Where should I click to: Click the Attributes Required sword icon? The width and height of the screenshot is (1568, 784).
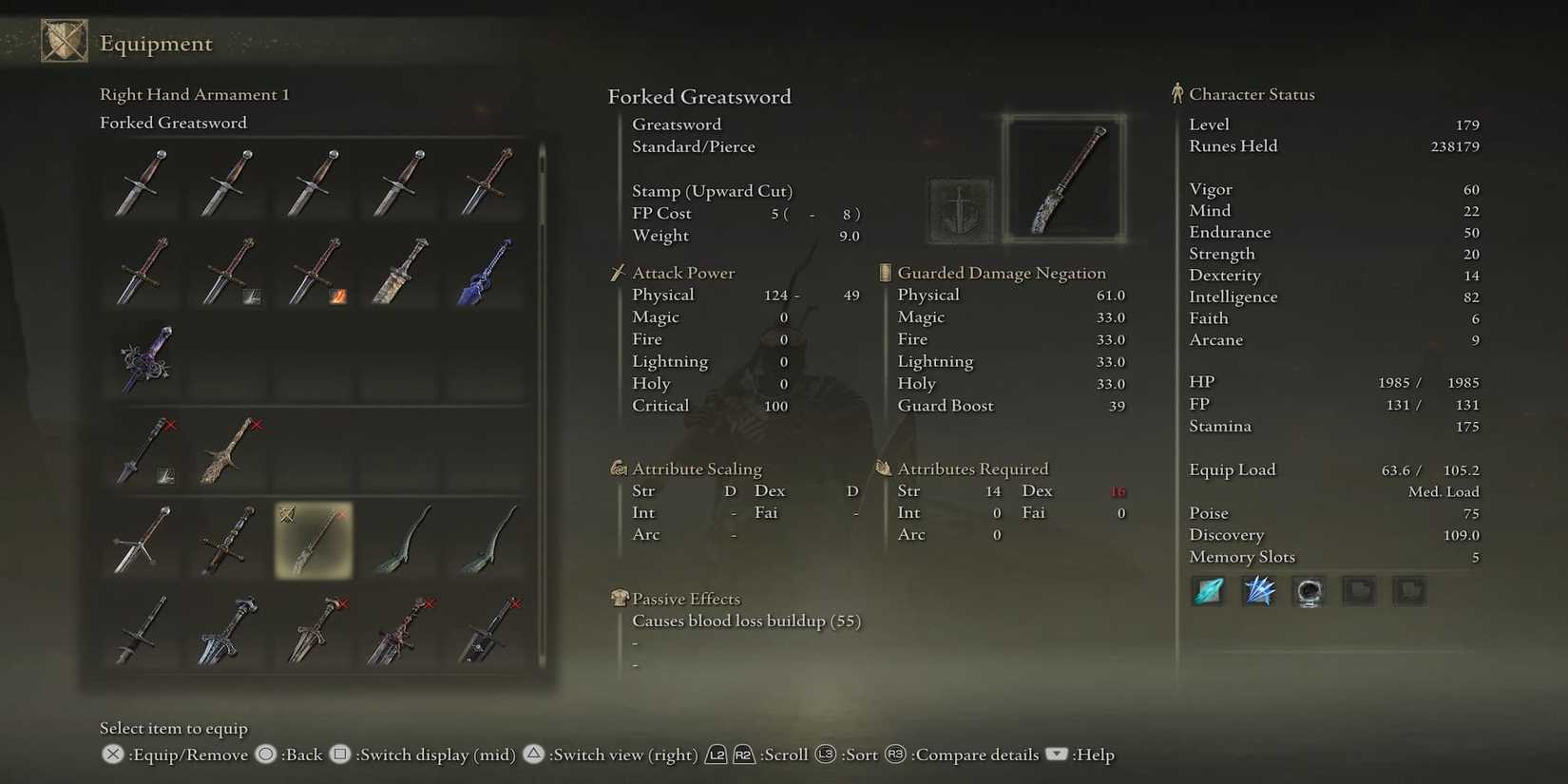[883, 468]
